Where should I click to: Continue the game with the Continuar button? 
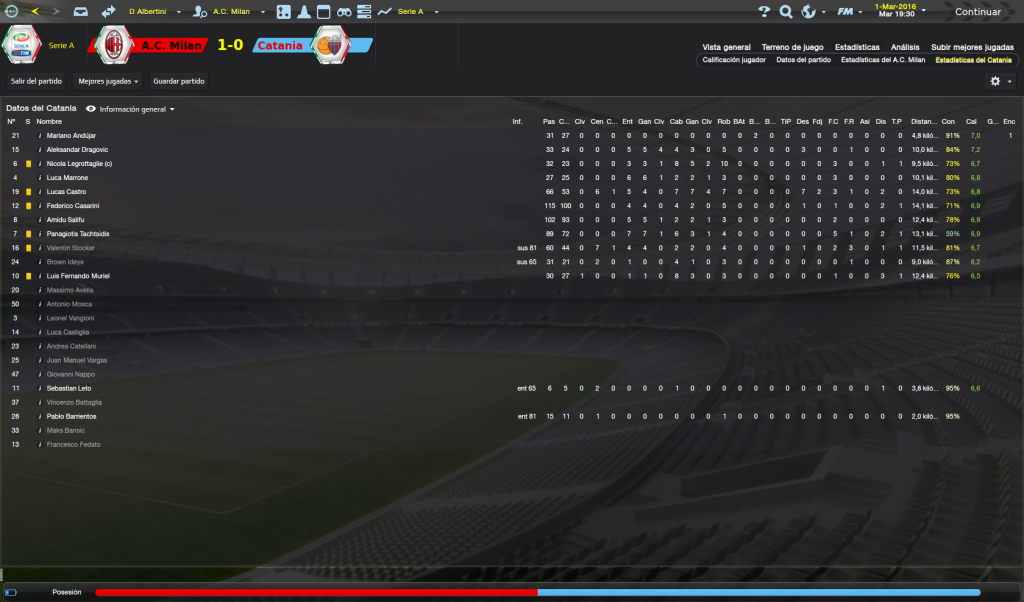[975, 12]
